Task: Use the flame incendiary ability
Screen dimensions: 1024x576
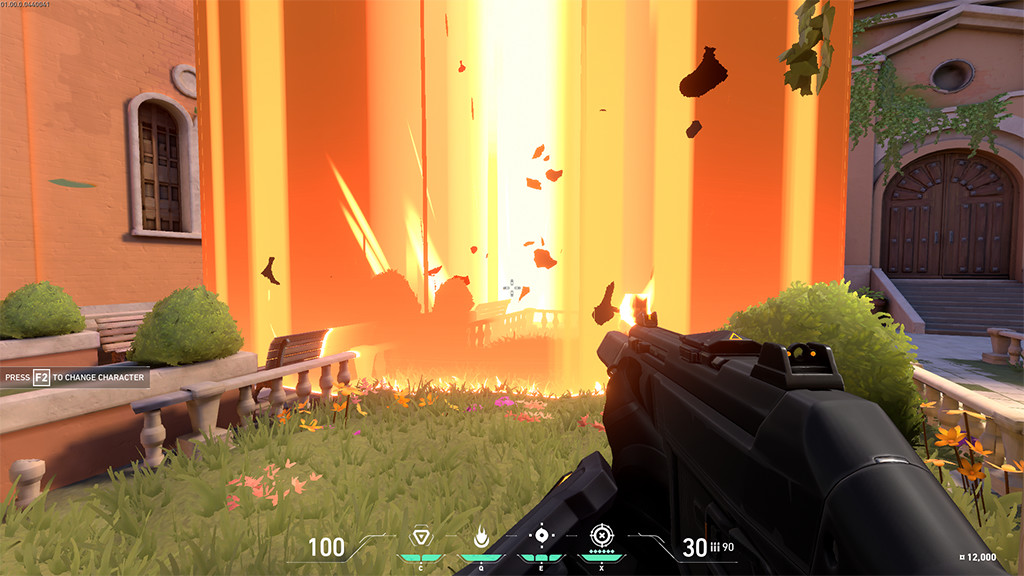Action: [481, 537]
